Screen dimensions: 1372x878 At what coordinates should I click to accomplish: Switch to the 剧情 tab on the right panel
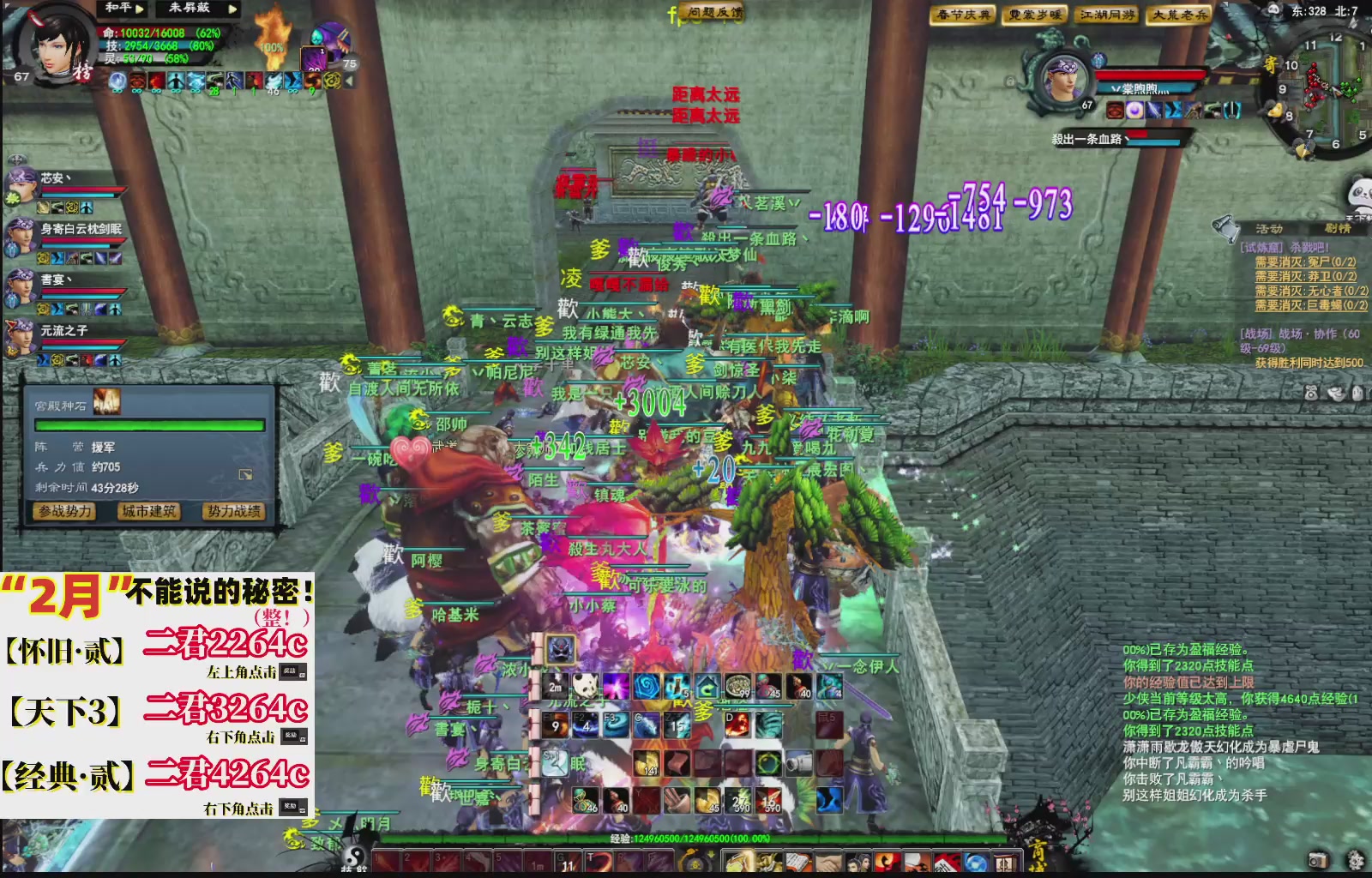[1338, 228]
